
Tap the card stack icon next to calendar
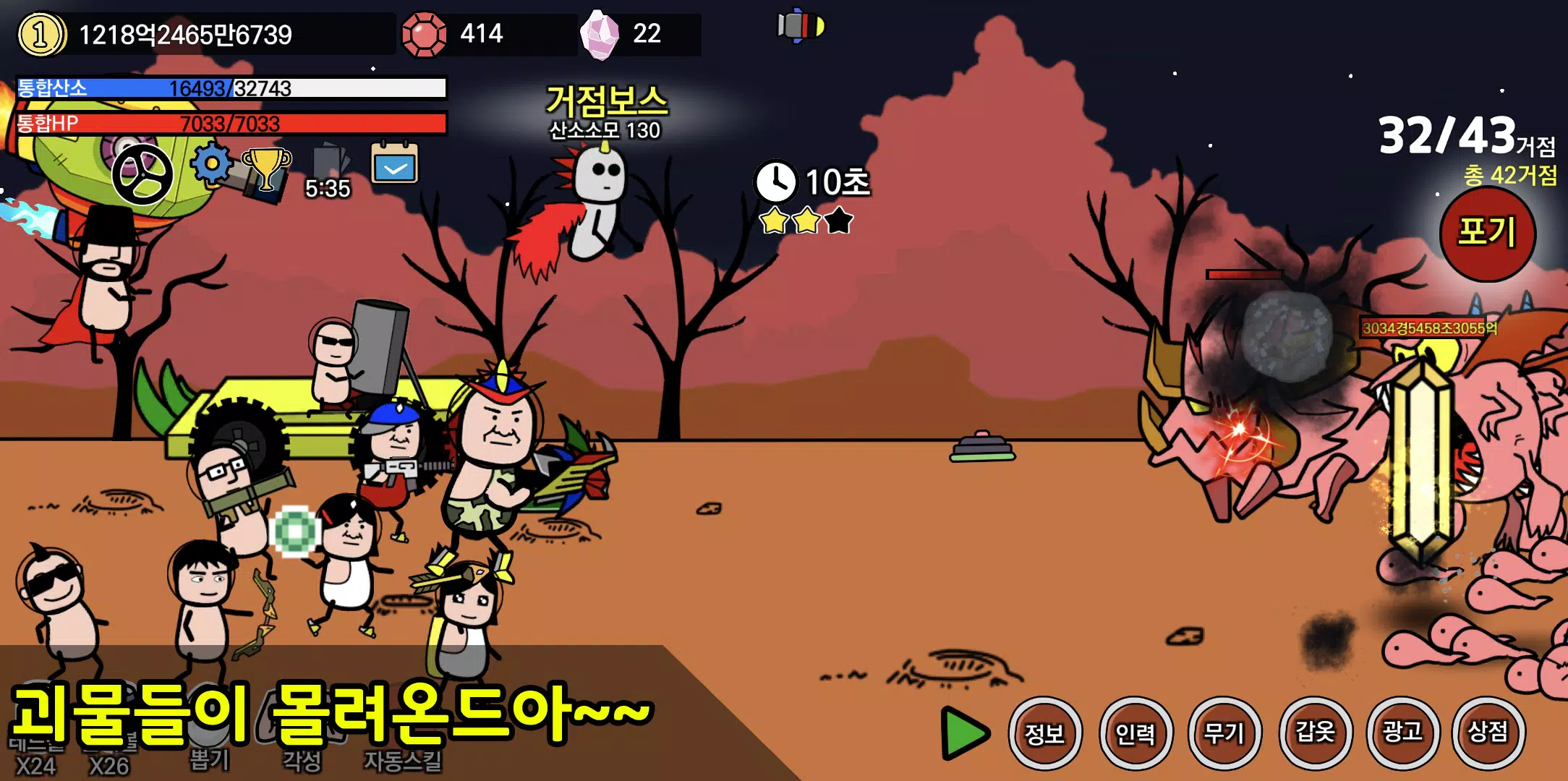coord(328,163)
